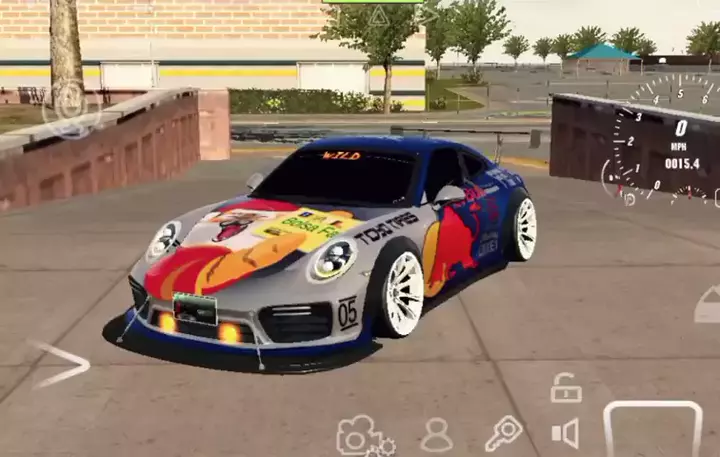Sound the horn using the speaker icon
This screenshot has height=457, width=720.
pyautogui.click(x=566, y=433)
